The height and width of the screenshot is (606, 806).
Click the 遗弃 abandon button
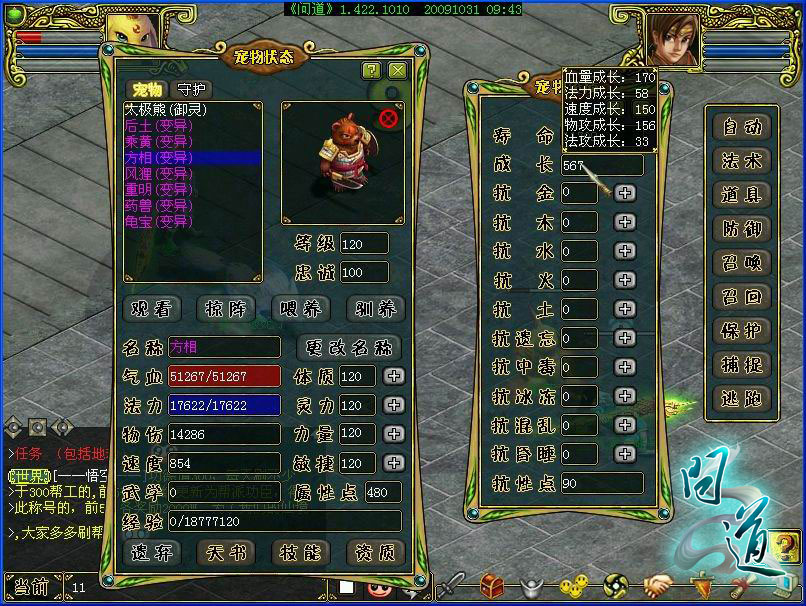tap(152, 552)
